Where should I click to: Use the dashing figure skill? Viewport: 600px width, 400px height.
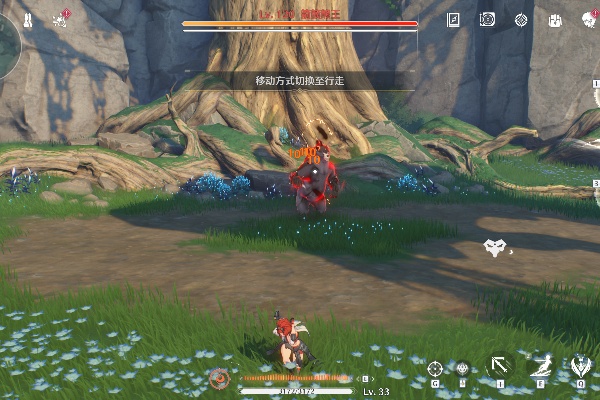click(x=541, y=366)
